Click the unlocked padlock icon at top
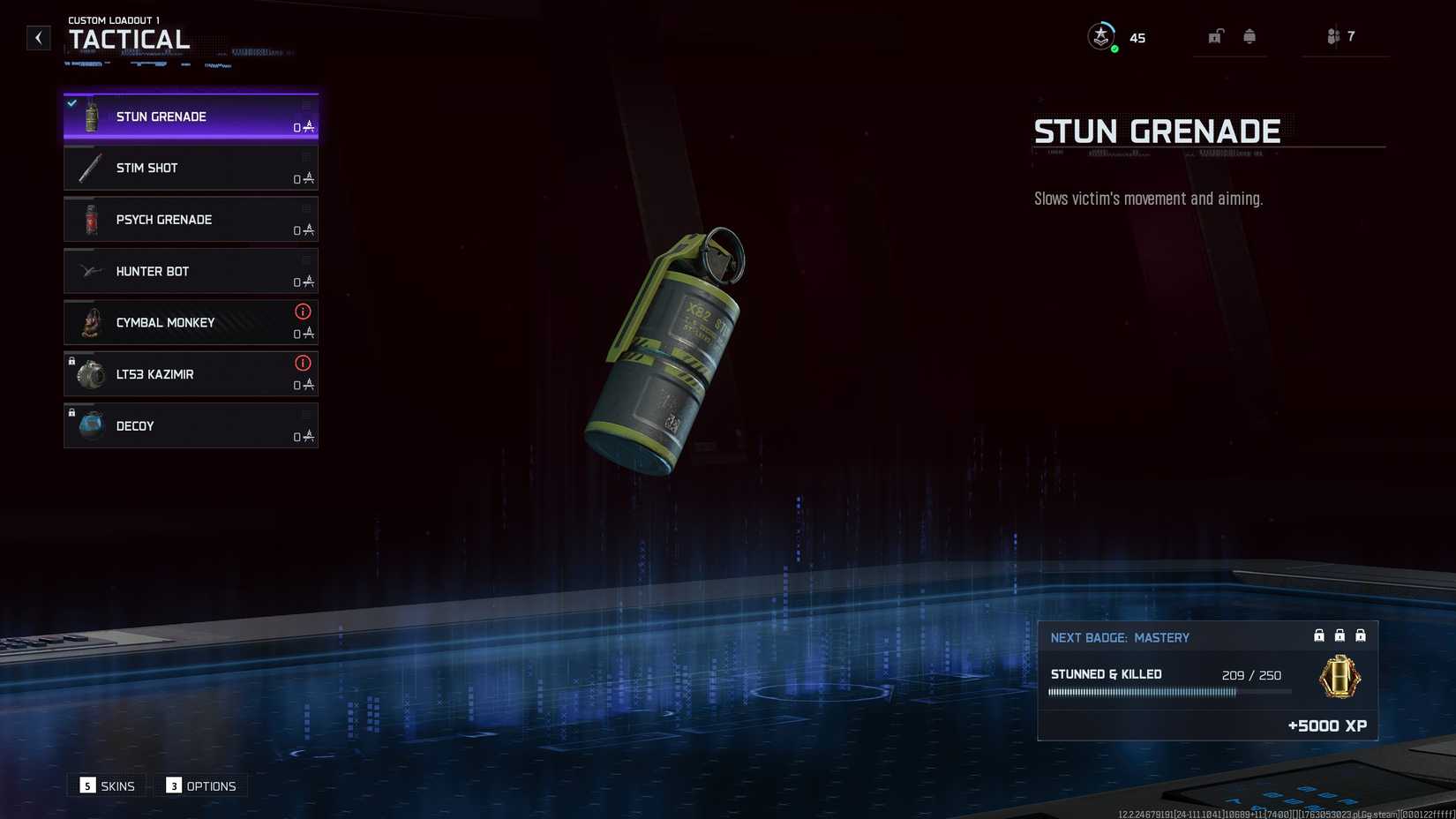This screenshot has height=819, width=1456. coord(1216,36)
